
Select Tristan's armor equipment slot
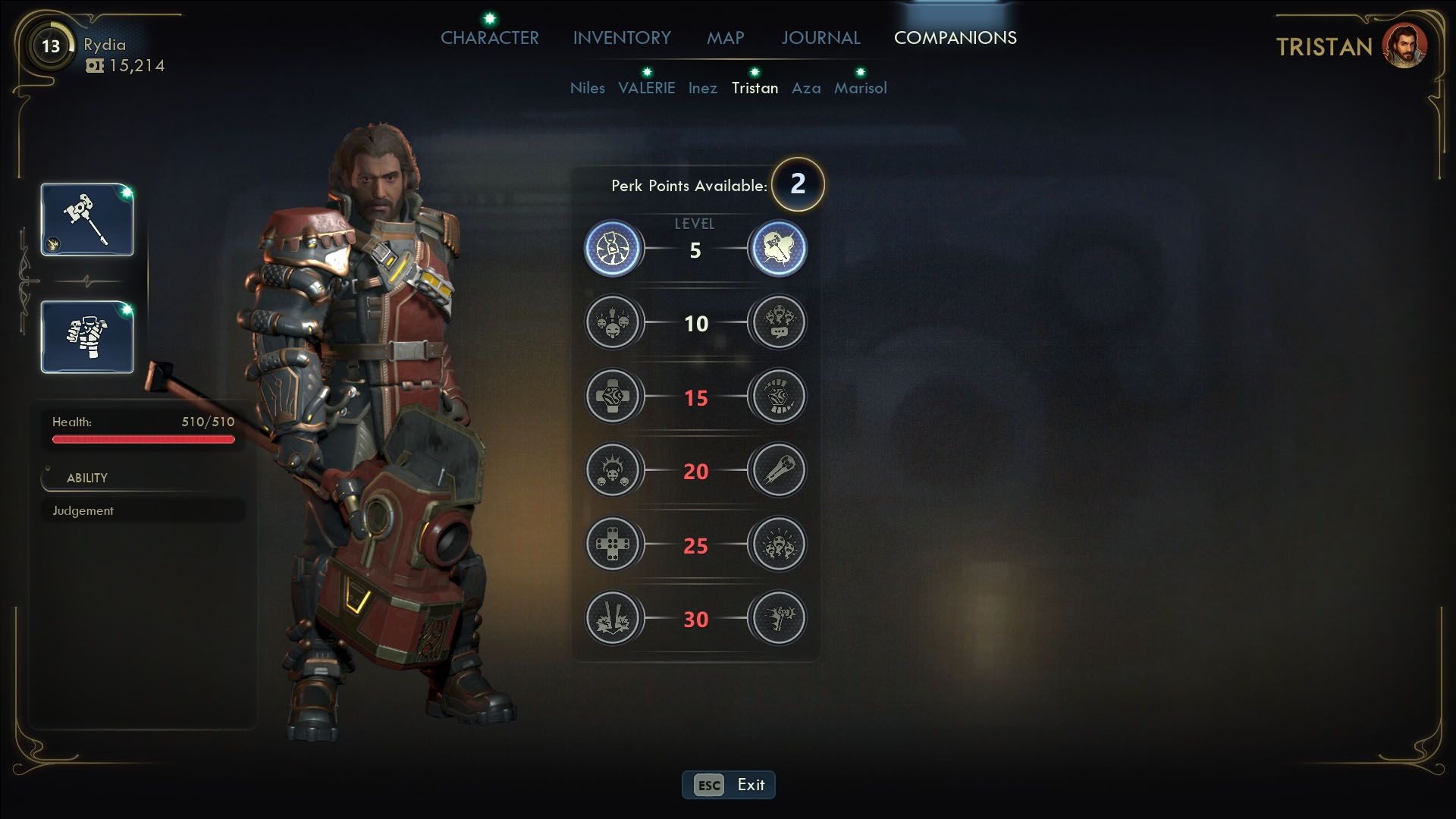87,337
